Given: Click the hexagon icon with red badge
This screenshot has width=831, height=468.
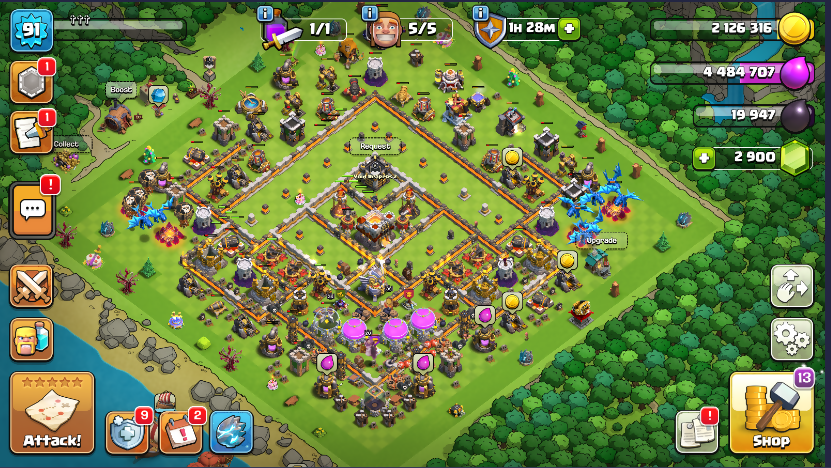Looking at the screenshot, I should 30,83.
